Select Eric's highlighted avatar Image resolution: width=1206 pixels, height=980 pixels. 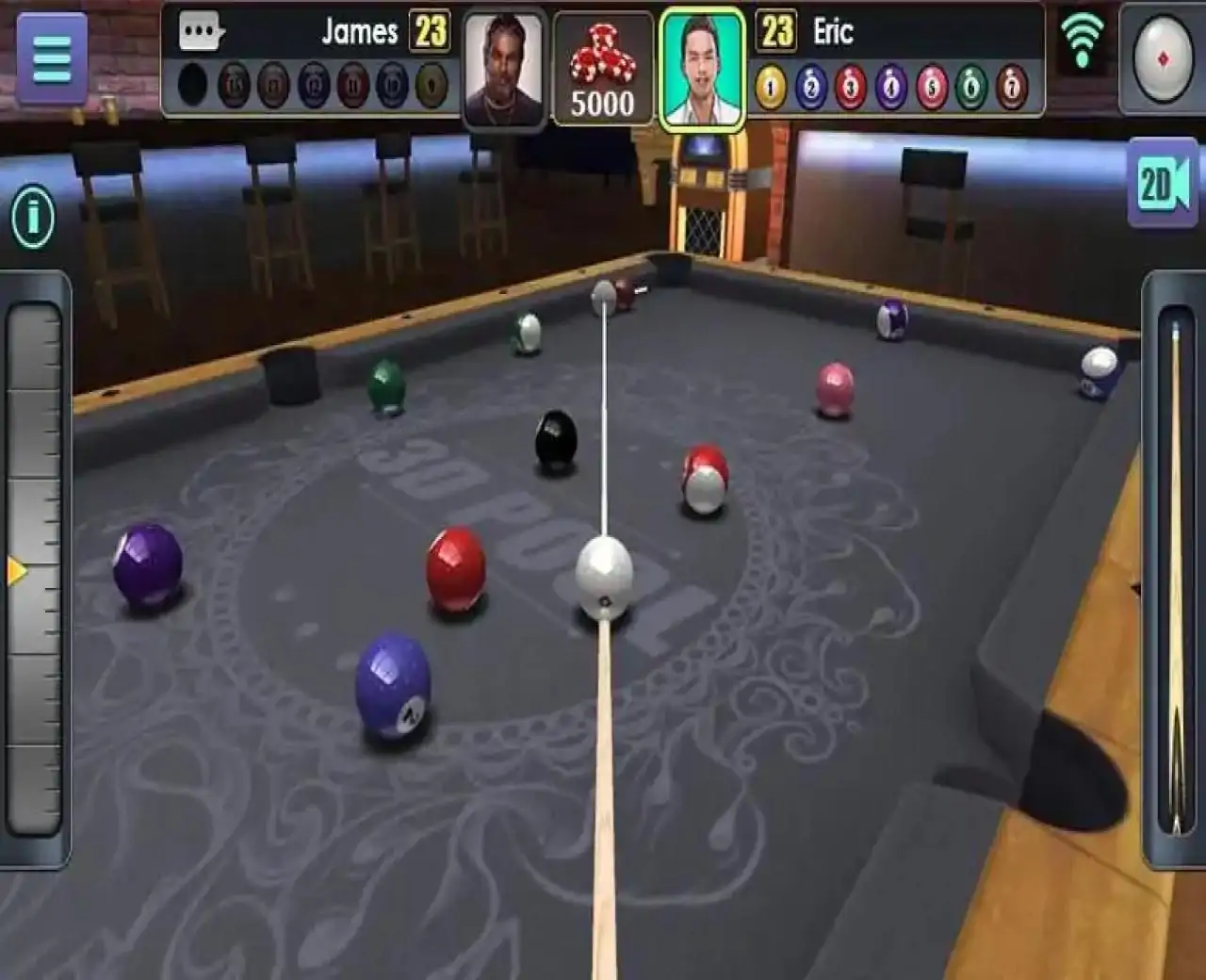702,66
